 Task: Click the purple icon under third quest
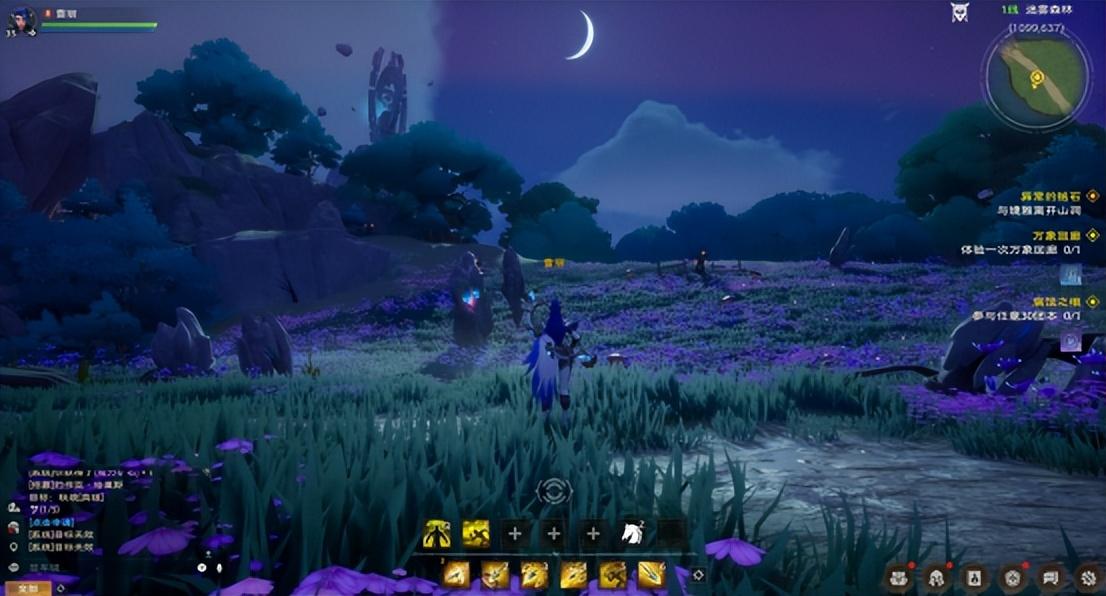pyautogui.click(x=1070, y=341)
